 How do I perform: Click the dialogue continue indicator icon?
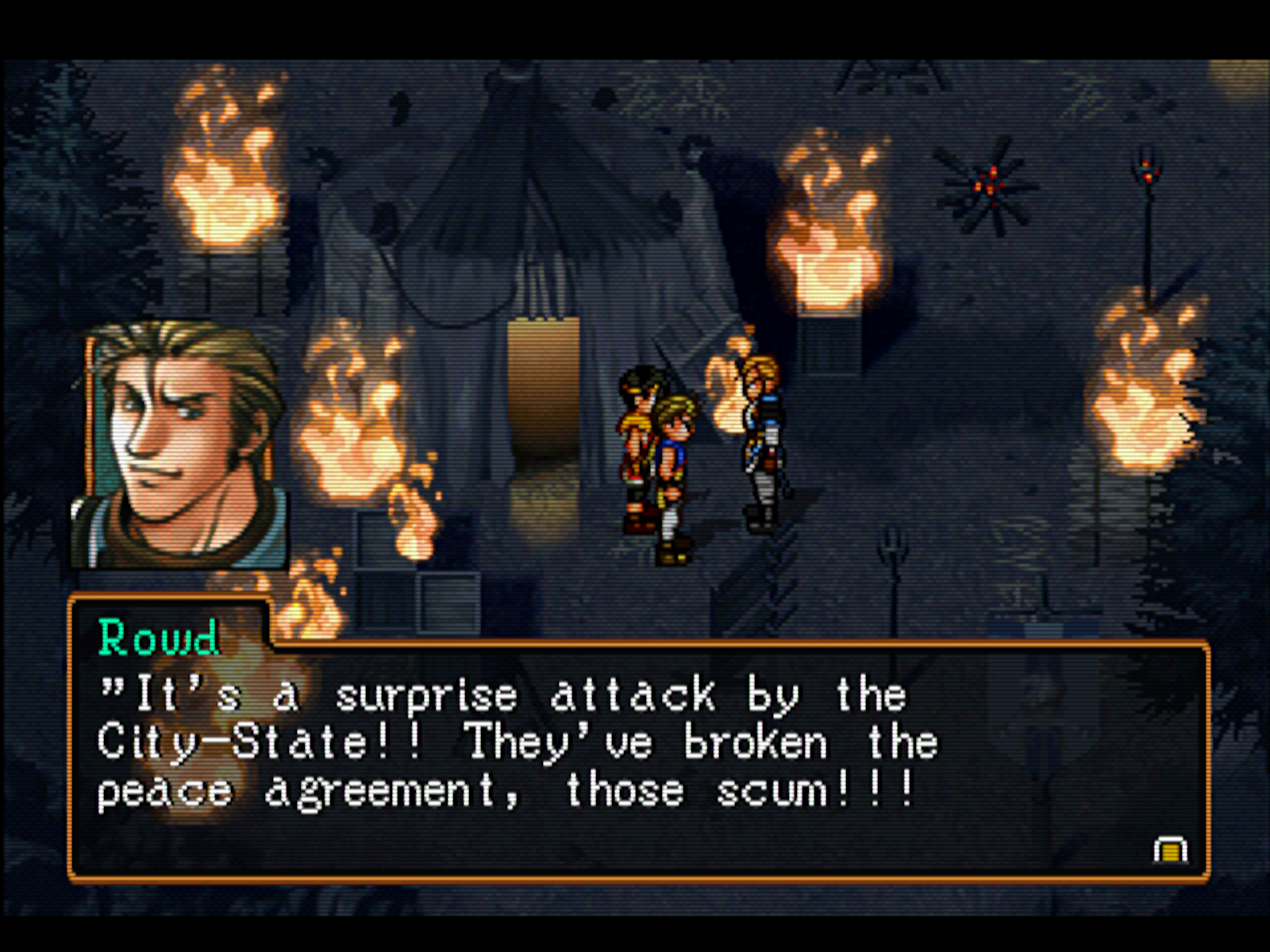click(1170, 850)
